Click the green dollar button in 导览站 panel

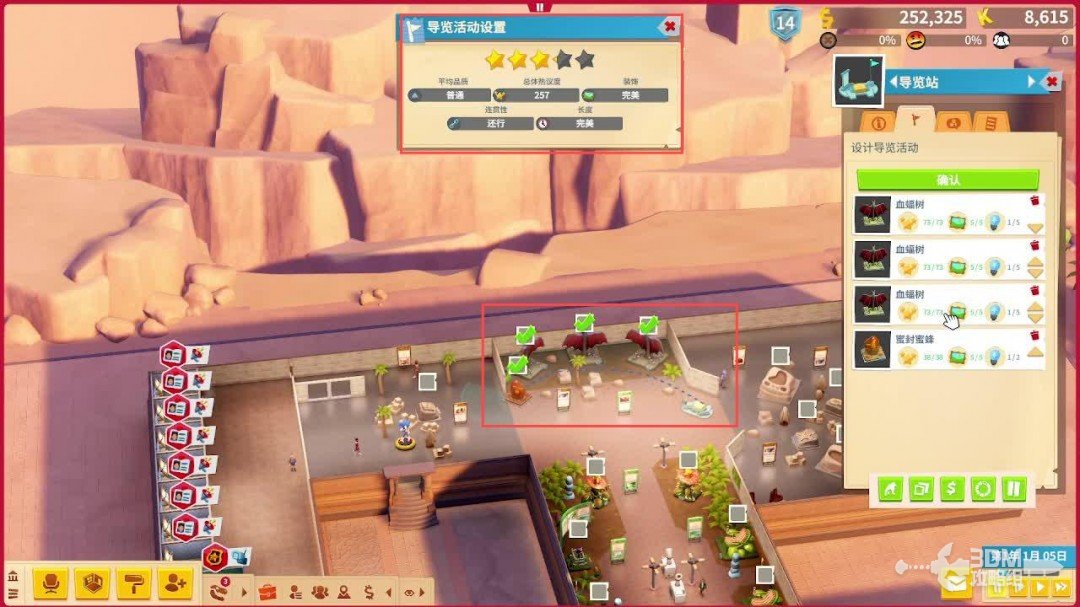tap(952, 489)
